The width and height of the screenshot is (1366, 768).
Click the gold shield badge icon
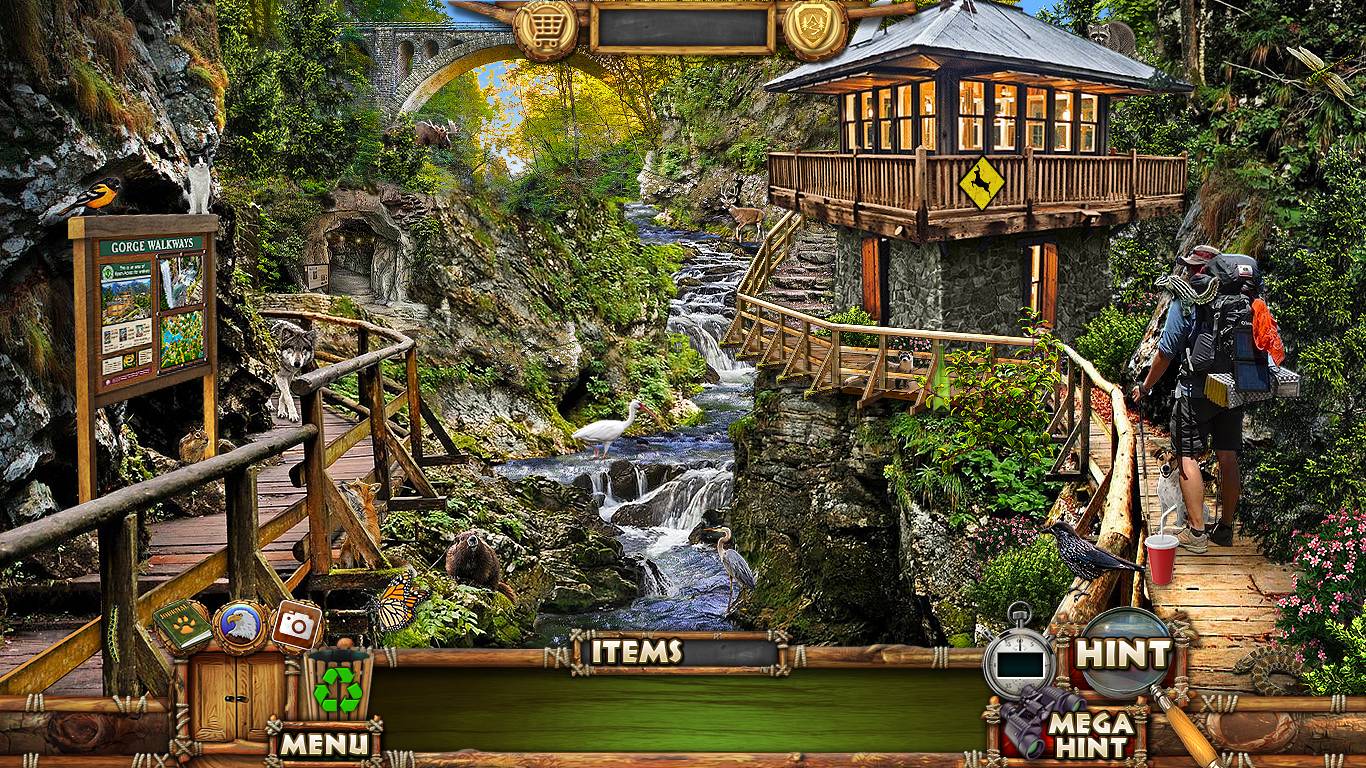pyautogui.click(x=815, y=28)
